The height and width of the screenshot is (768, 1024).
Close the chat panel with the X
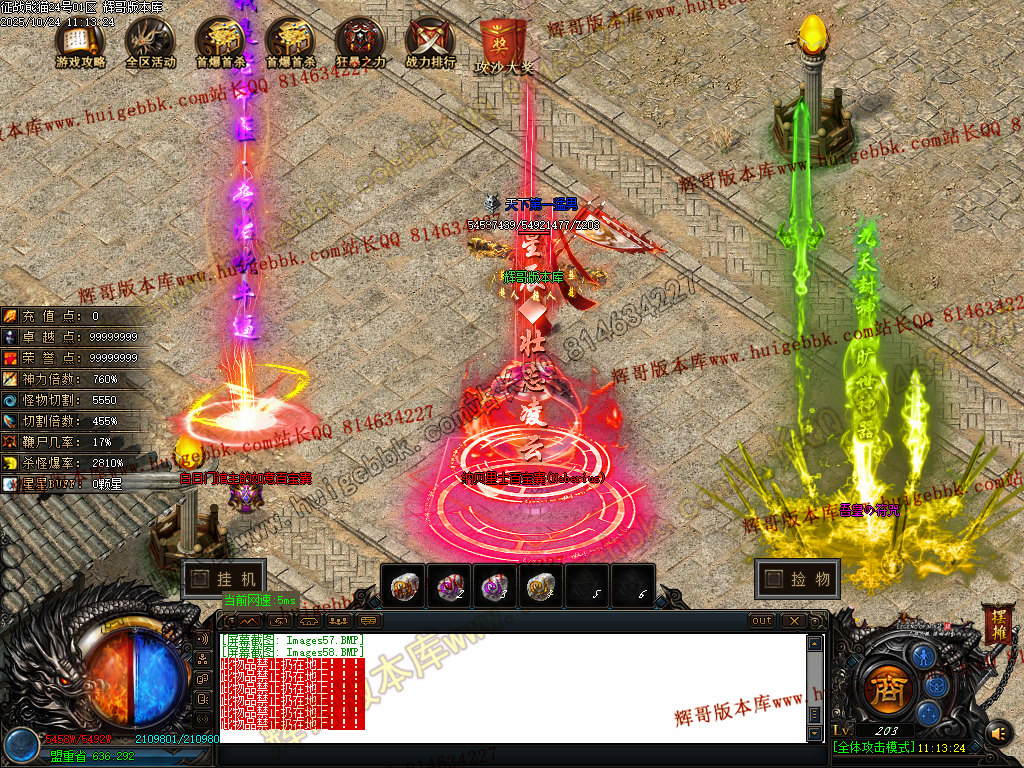pos(793,621)
